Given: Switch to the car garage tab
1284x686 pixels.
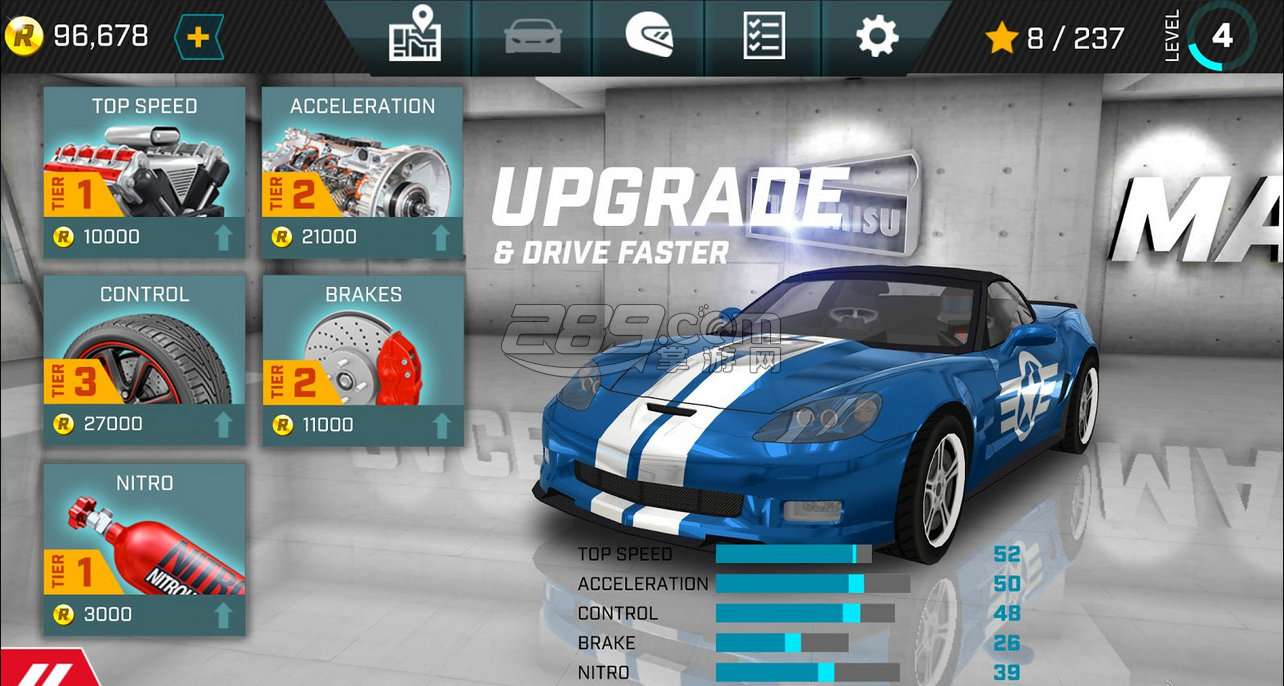Looking at the screenshot, I should coord(532,36).
